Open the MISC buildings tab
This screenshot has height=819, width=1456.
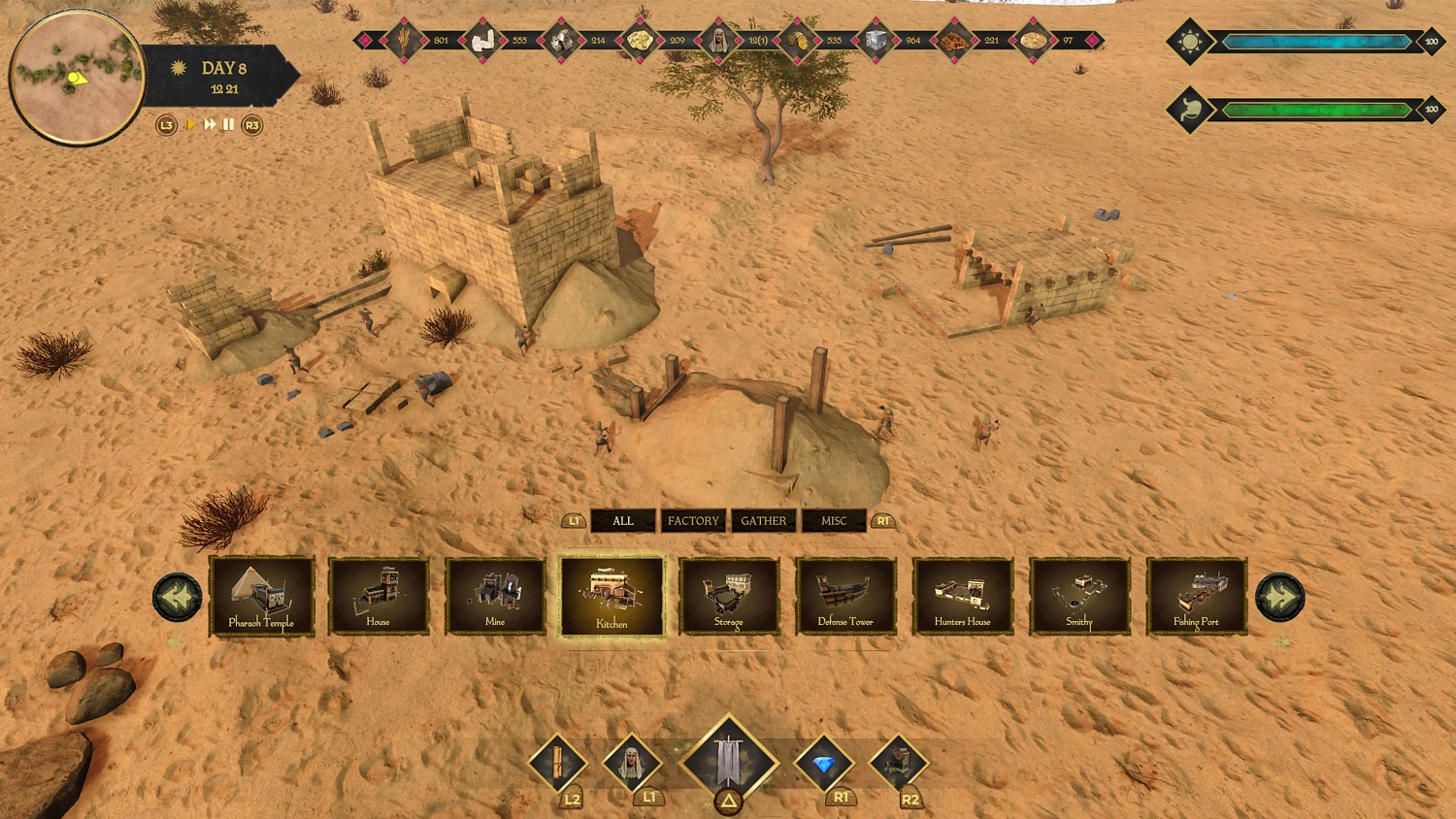pos(834,521)
